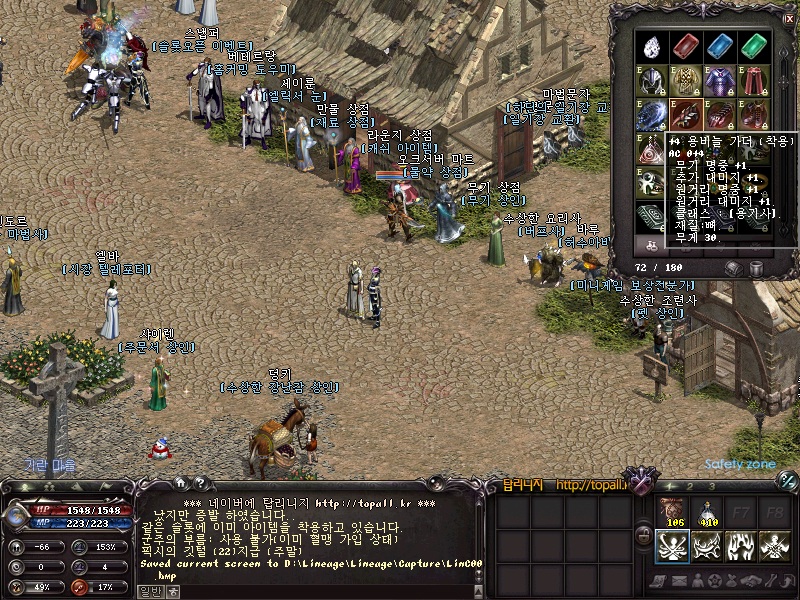Screen dimensions: 800x600
Task: Select the white diamond gem slot
Action: coord(653,46)
